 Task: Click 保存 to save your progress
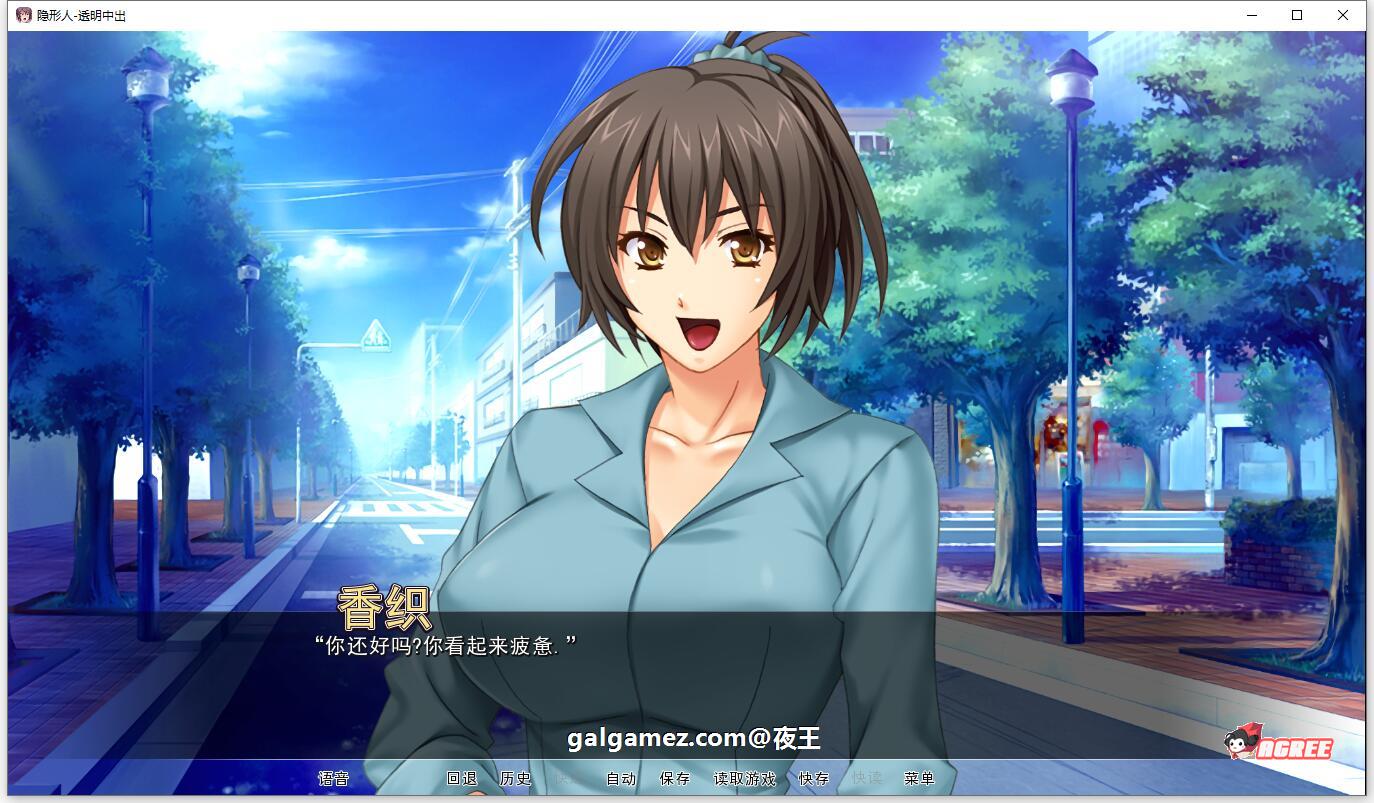coord(675,777)
